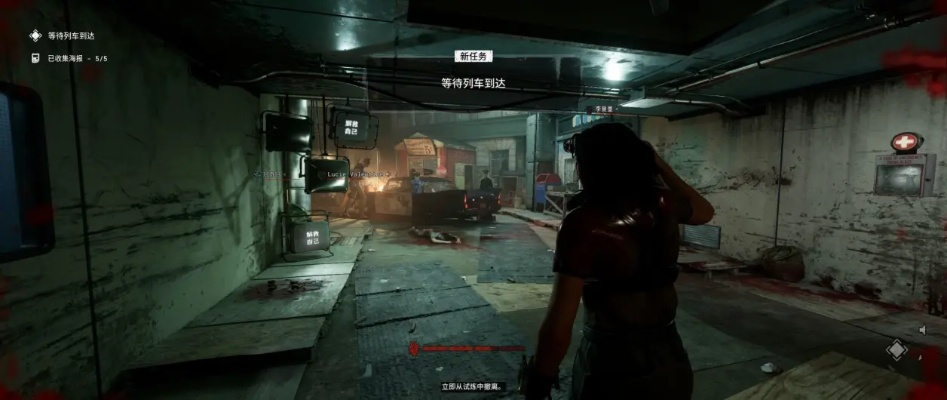Image resolution: width=947 pixels, height=400 pixels.
Task: Click the diamond item slot icon
Action: 897,349
